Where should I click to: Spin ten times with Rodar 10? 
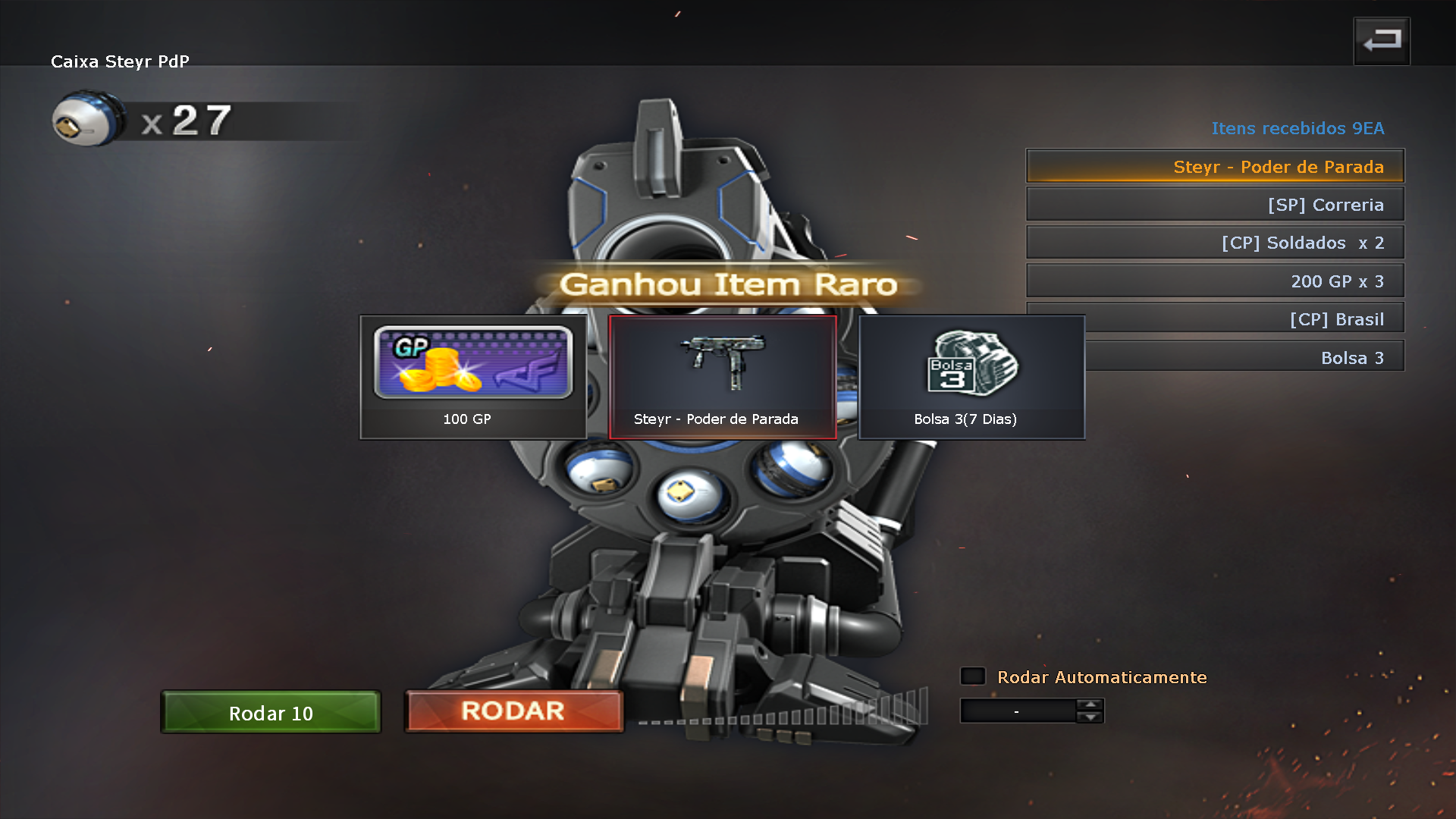[x=271, y=712]
